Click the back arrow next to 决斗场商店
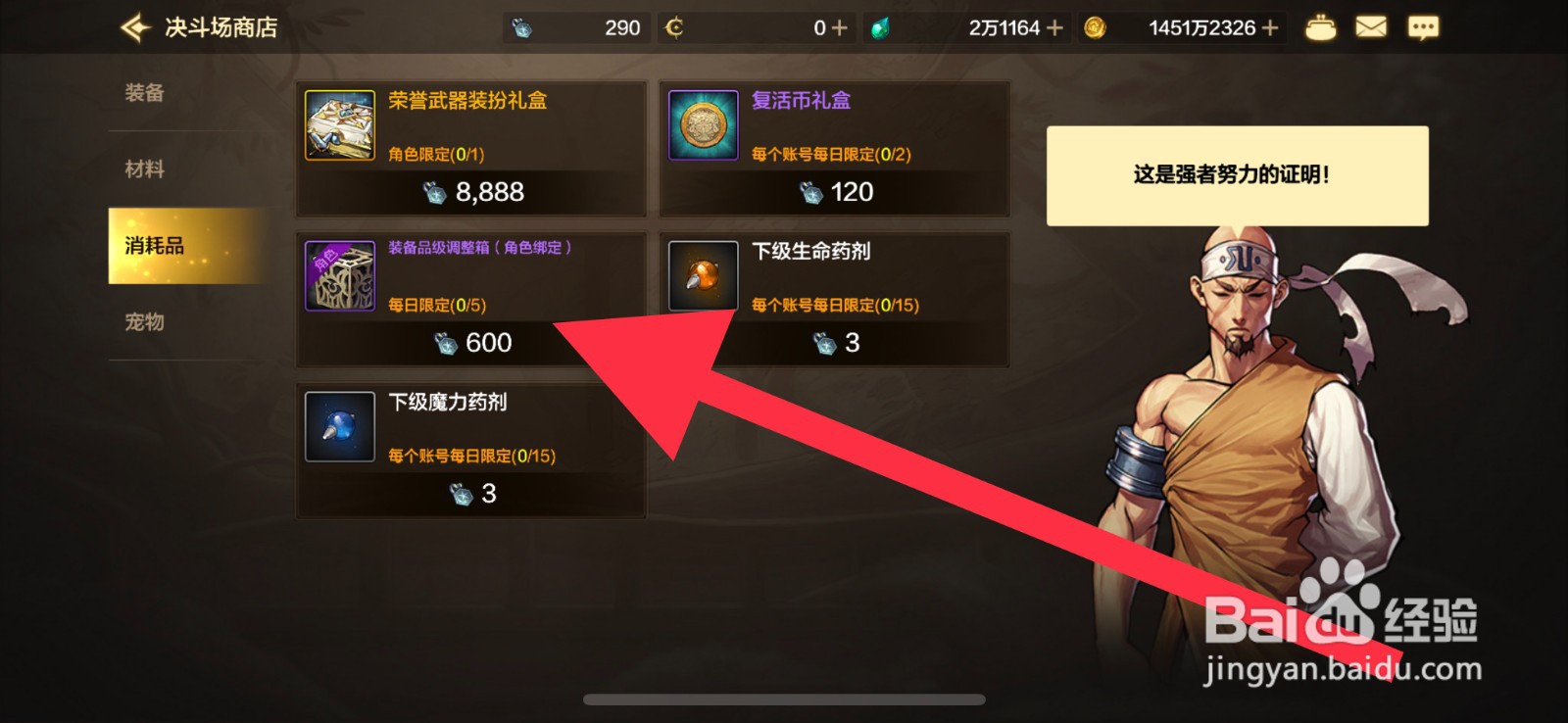 point(136,27)
